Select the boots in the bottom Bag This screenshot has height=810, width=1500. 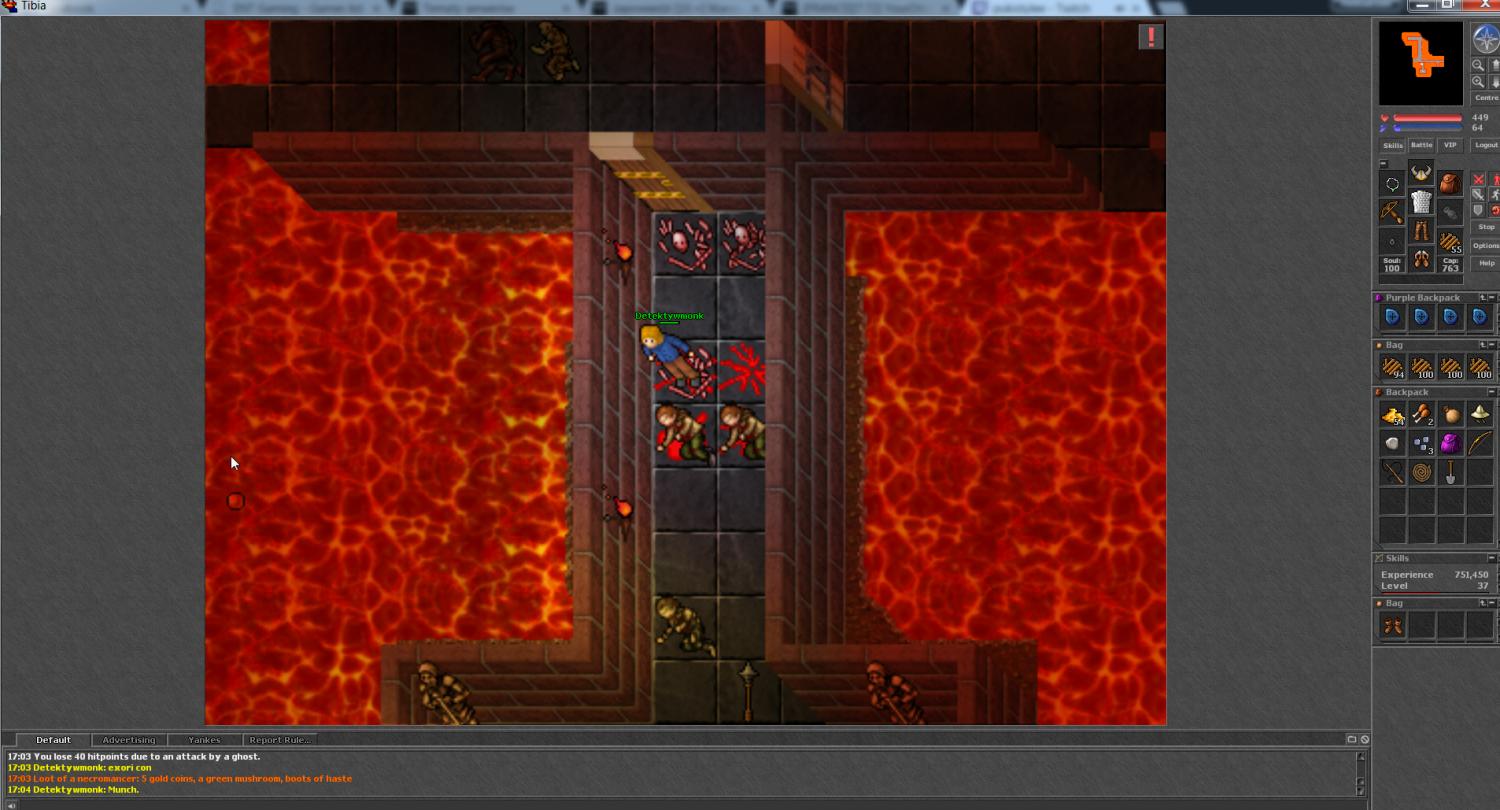(1392, 626)
